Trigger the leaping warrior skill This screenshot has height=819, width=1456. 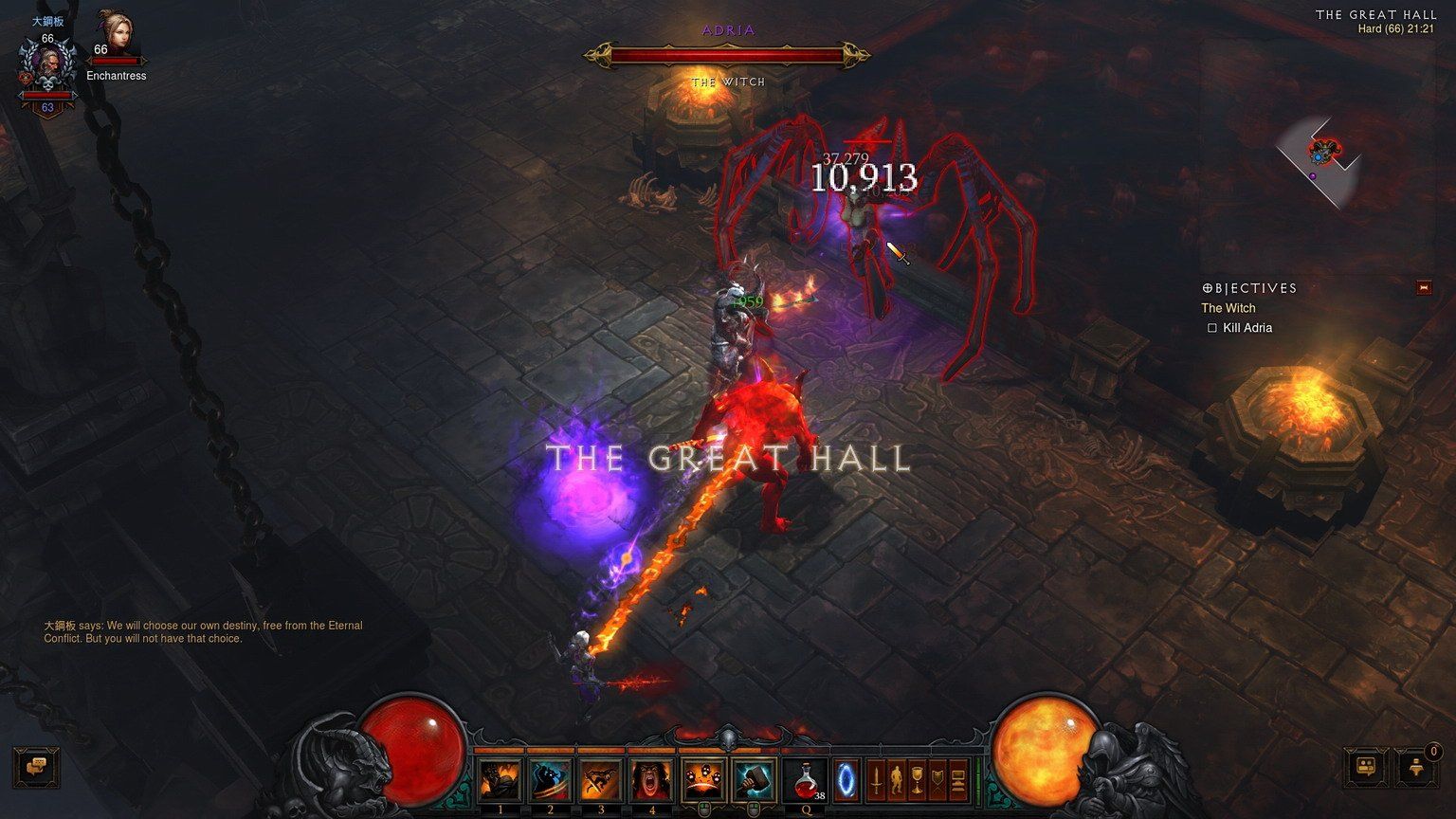point(601,779)
